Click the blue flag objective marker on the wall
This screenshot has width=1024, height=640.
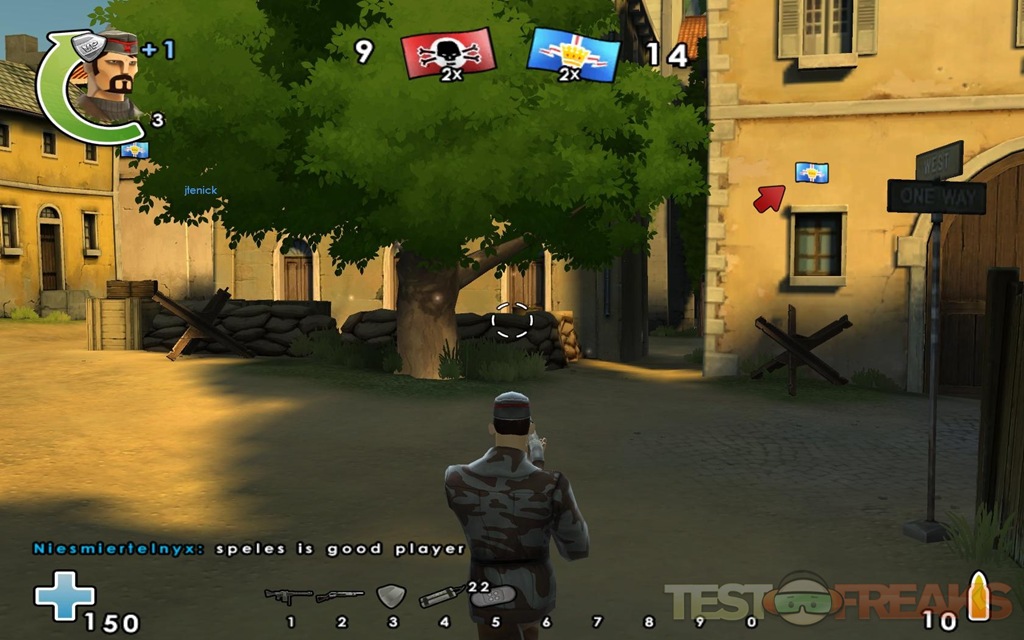click(x=811, y=173)
